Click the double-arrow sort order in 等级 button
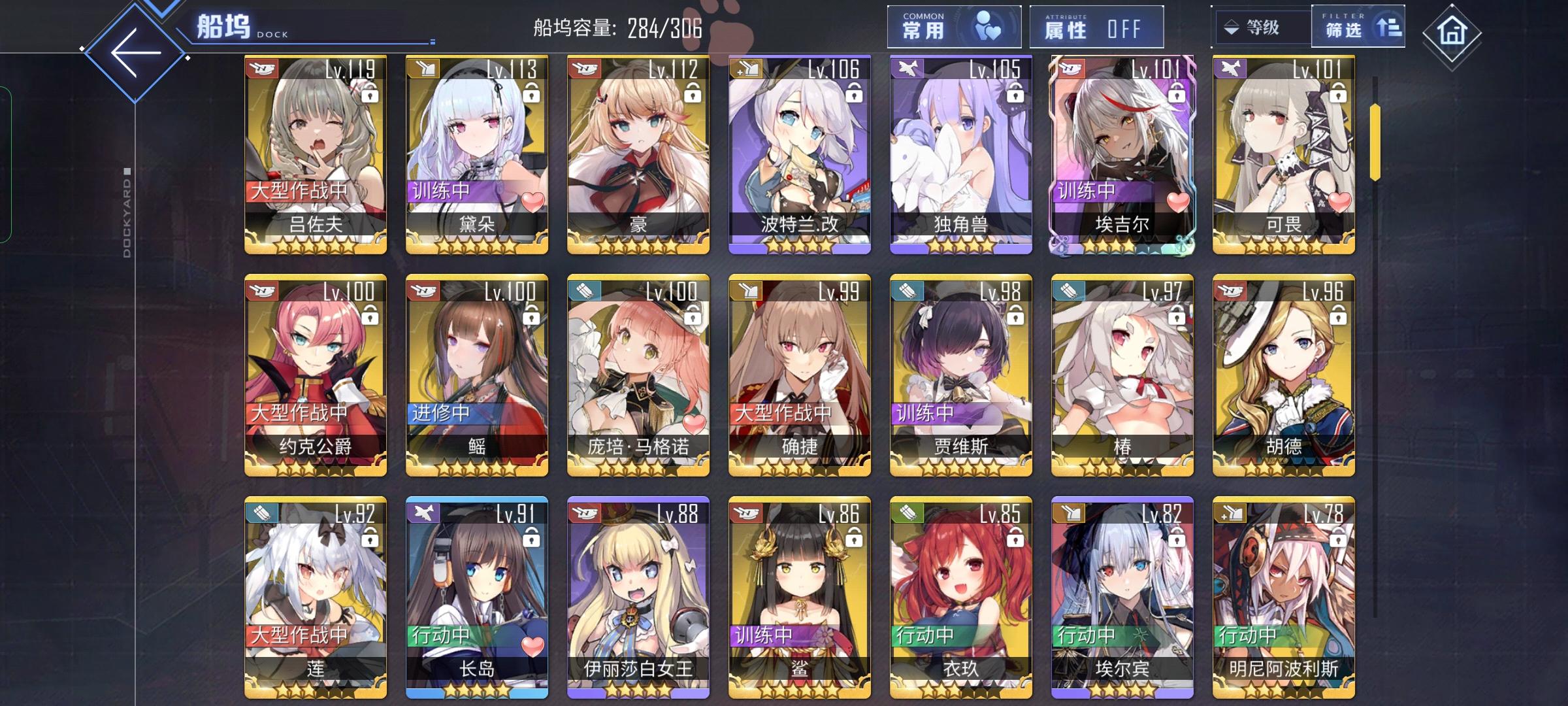The image size is (1568, 706). coord(1231,27)
